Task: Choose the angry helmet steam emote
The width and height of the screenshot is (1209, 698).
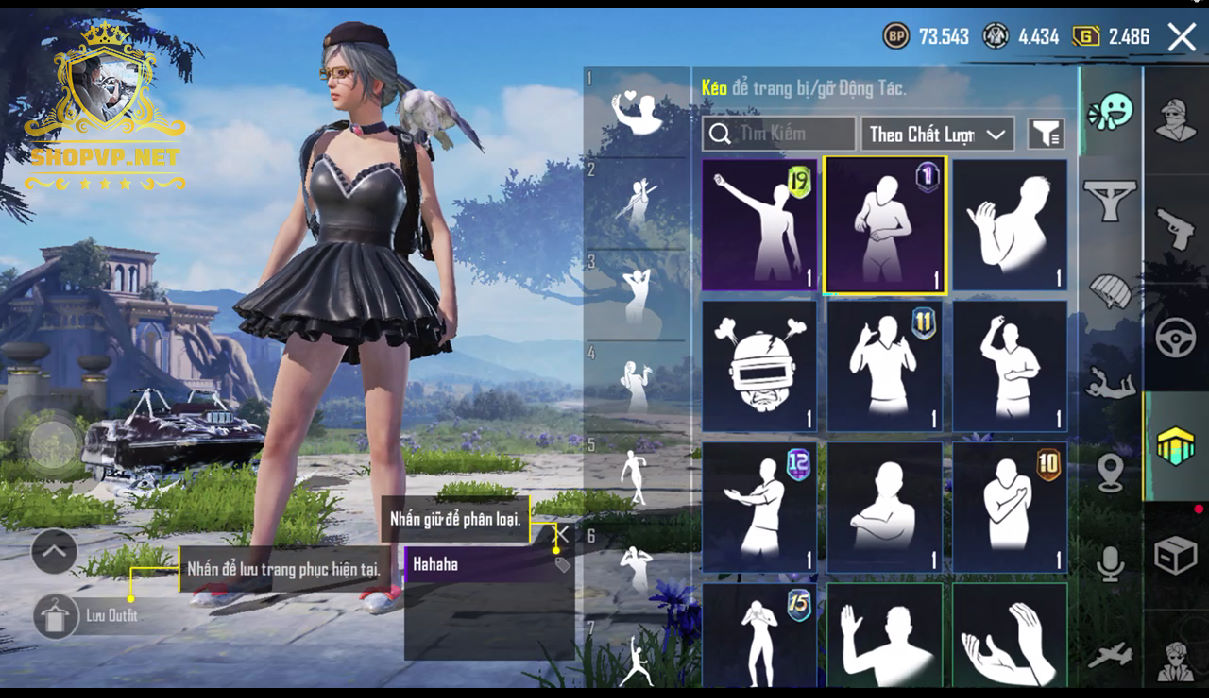Action: (759, 366)
